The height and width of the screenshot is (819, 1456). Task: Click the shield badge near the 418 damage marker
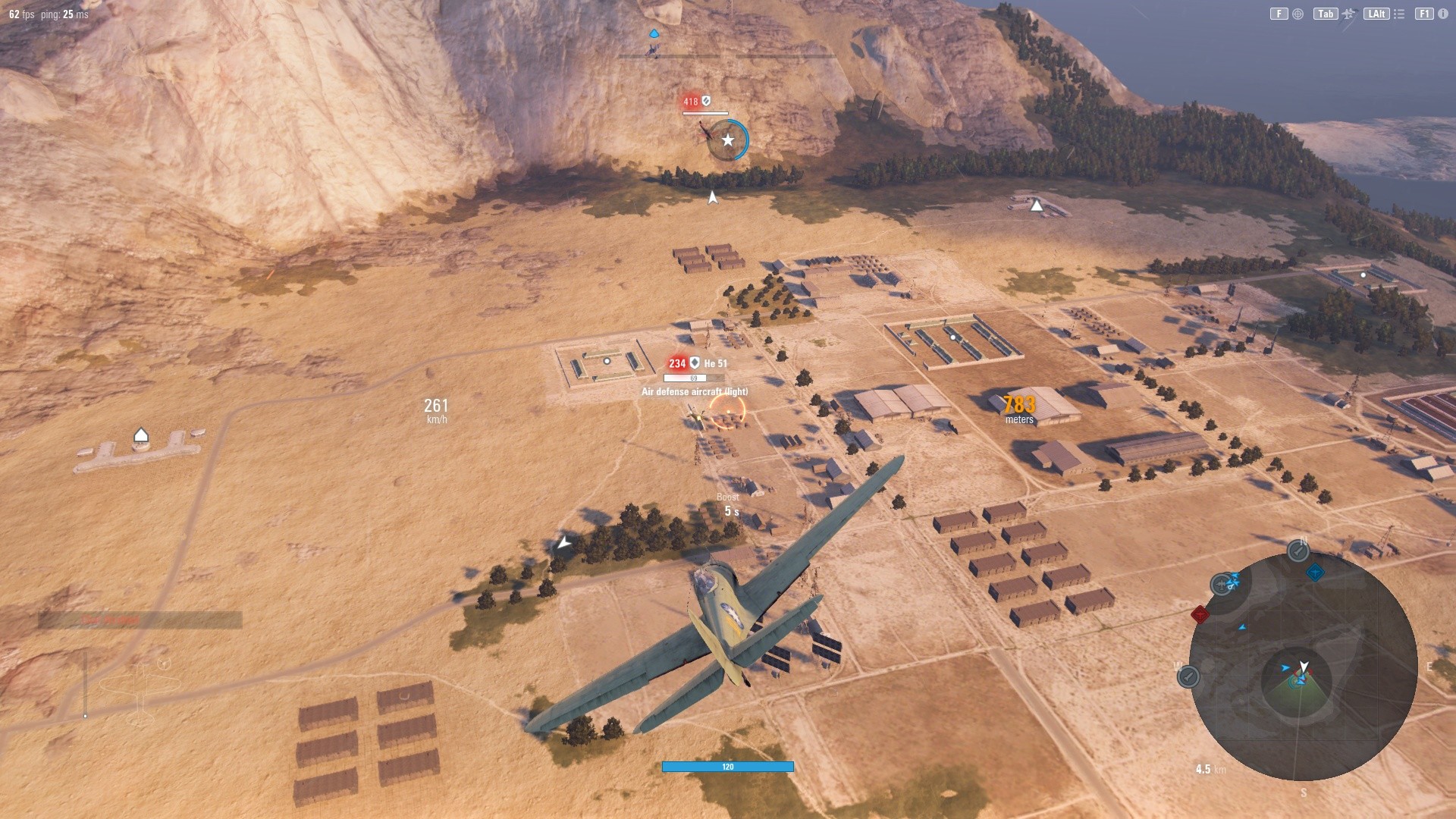coord(704,100)
